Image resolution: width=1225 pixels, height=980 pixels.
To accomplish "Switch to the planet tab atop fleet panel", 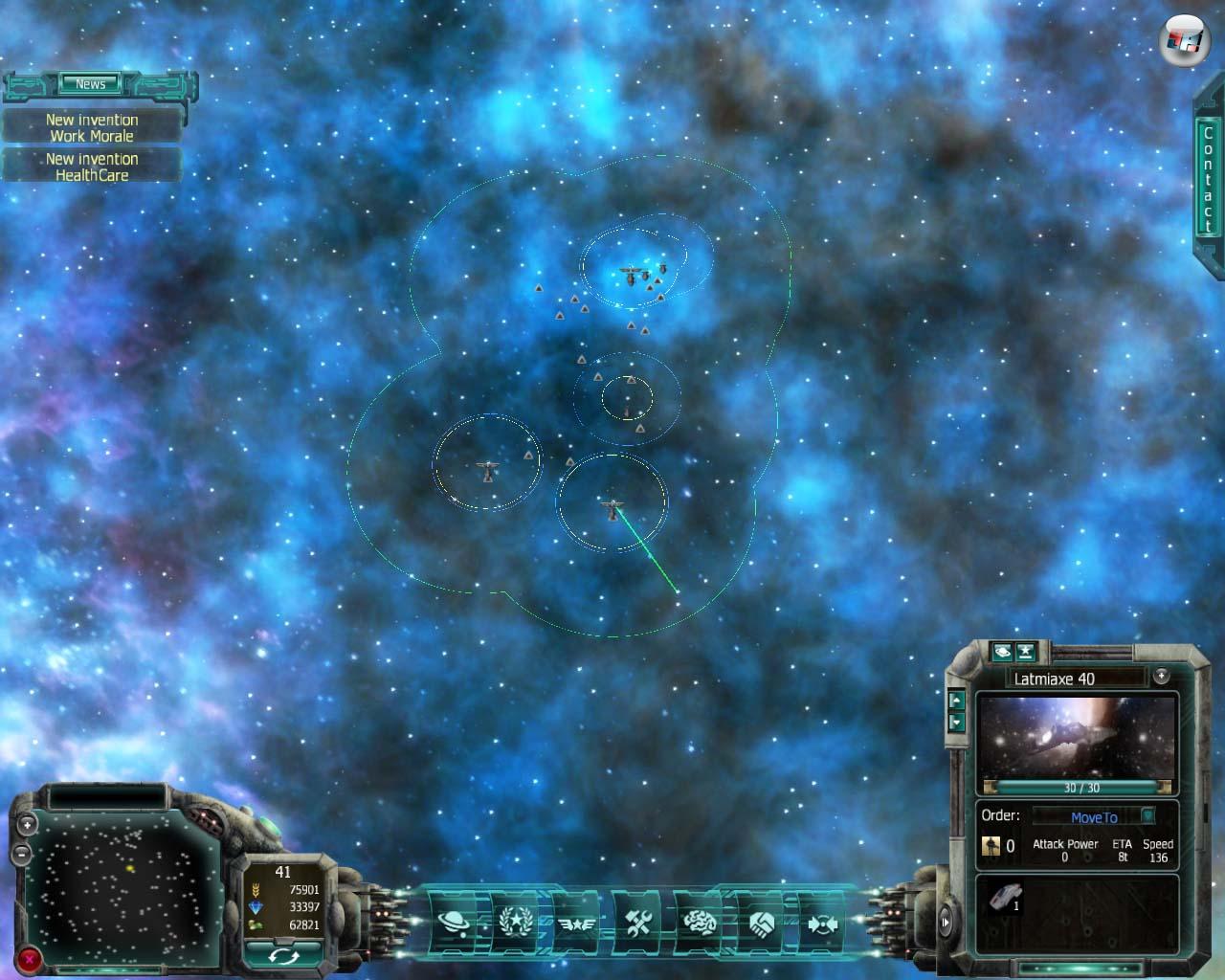I will (1002, 652).
